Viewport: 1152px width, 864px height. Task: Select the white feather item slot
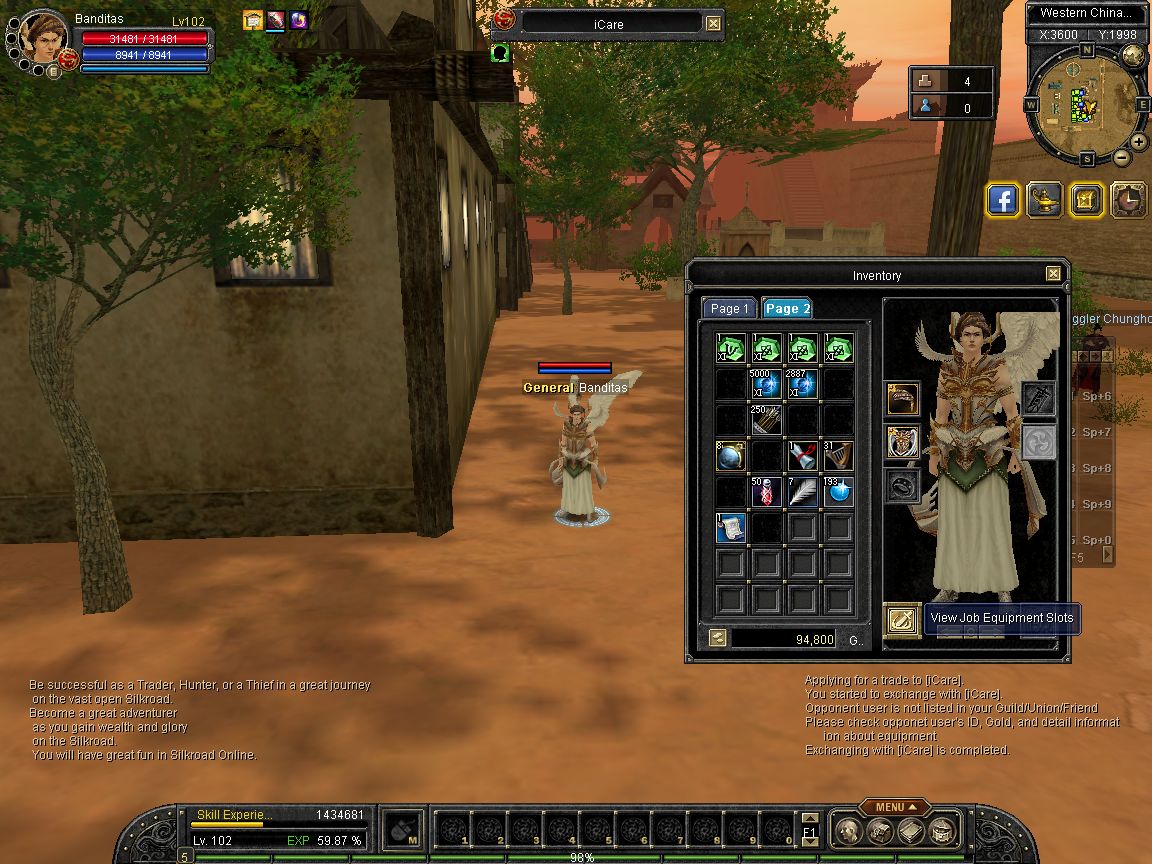(803, 492)
